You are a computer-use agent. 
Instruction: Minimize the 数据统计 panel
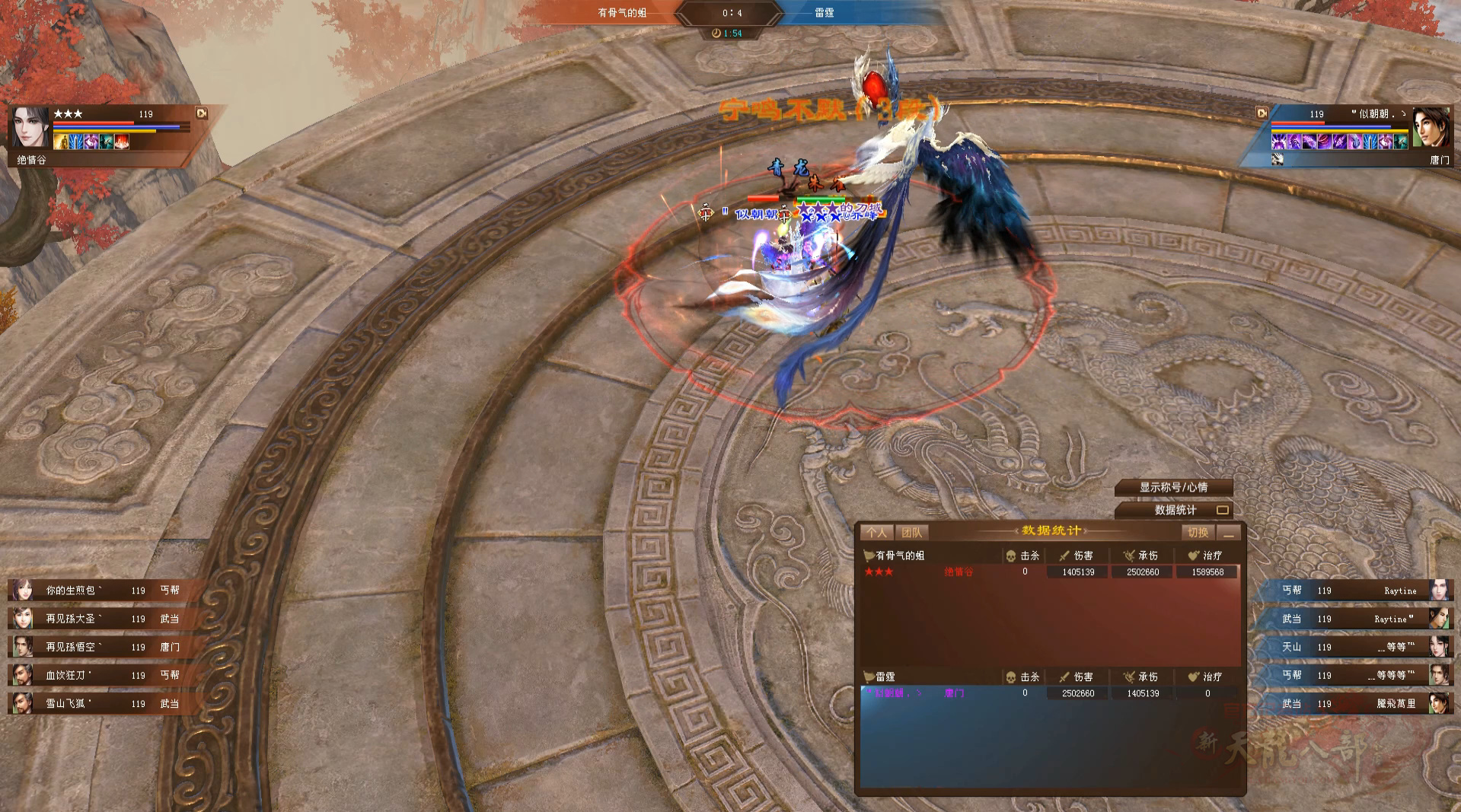(x=1228, y=533)
